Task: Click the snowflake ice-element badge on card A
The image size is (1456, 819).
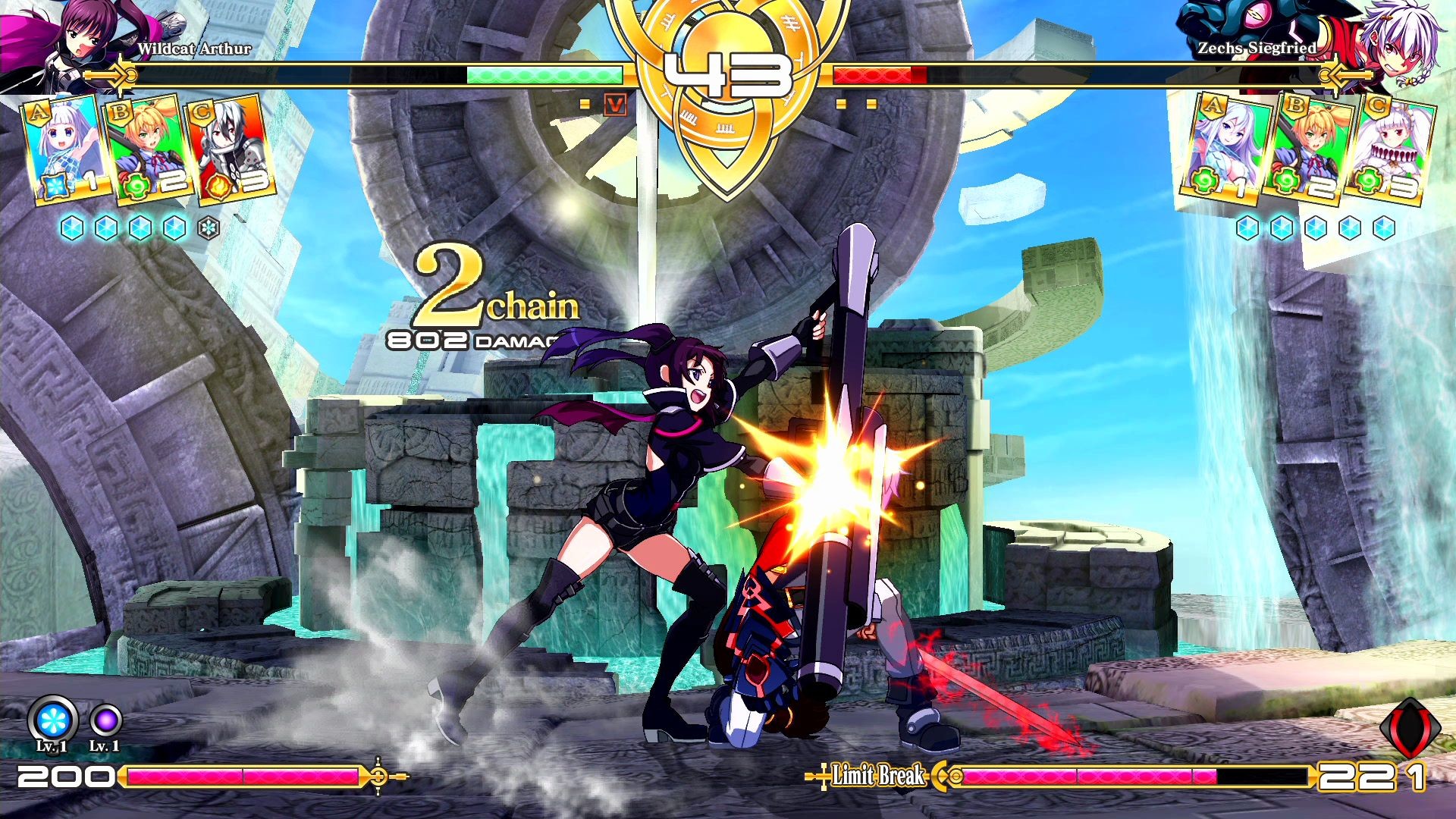Action: click(x=54, y=186)
